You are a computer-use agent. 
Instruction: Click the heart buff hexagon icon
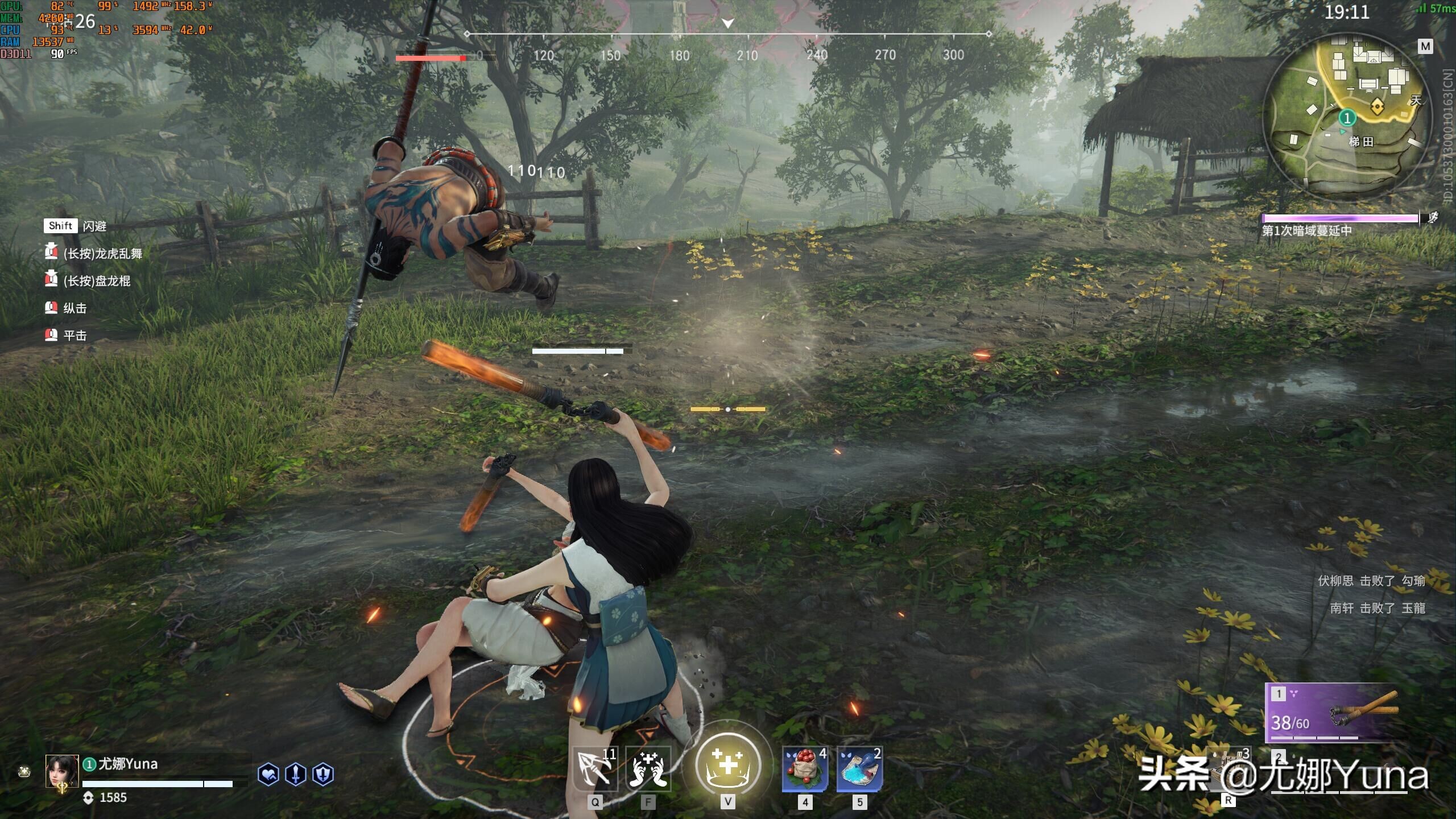coord(268,775)
